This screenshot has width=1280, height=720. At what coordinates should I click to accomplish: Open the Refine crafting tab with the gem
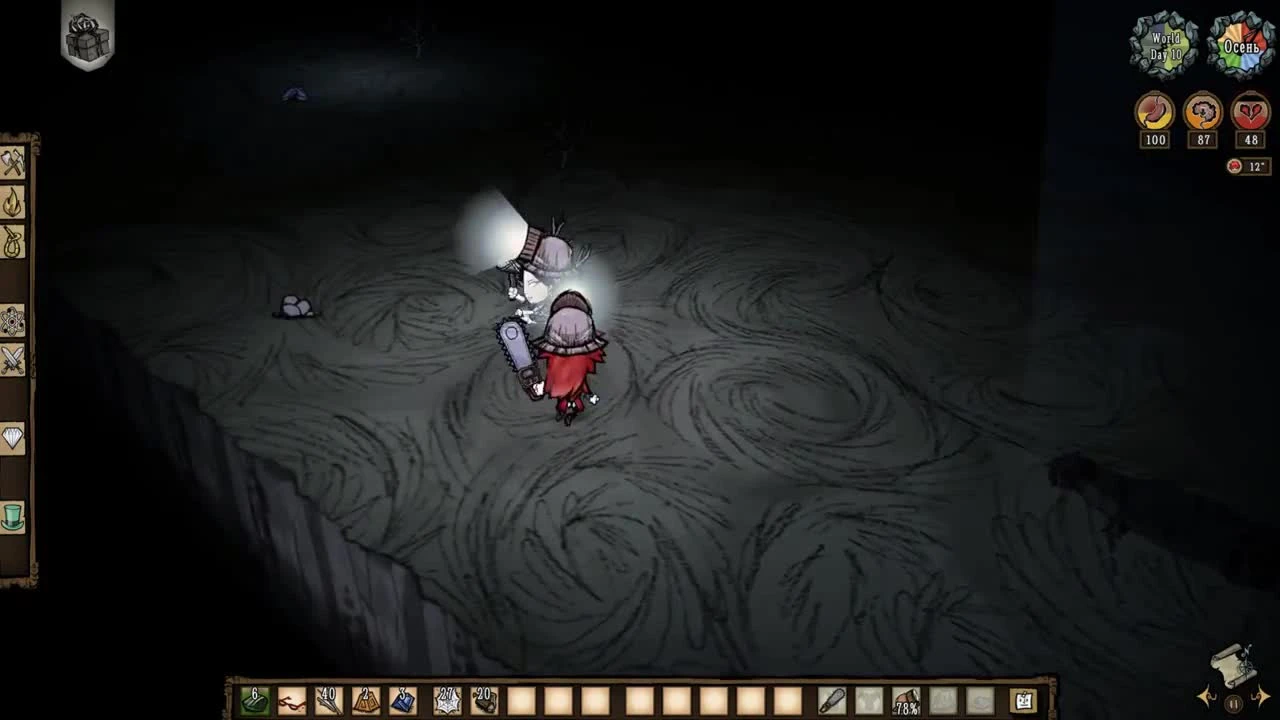(x=13, y=435)
